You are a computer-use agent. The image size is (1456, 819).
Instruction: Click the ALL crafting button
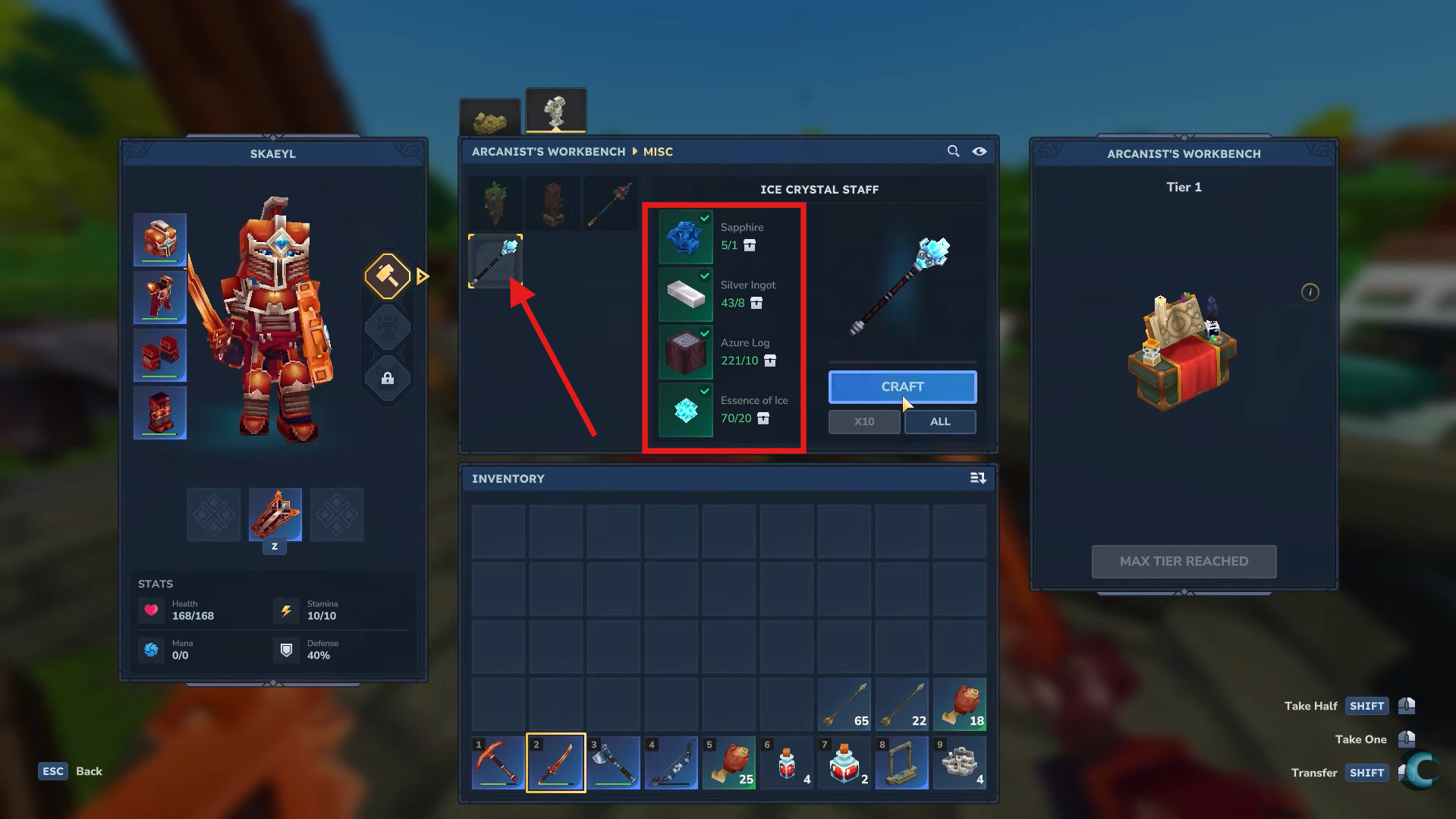[x=939, y=421]
